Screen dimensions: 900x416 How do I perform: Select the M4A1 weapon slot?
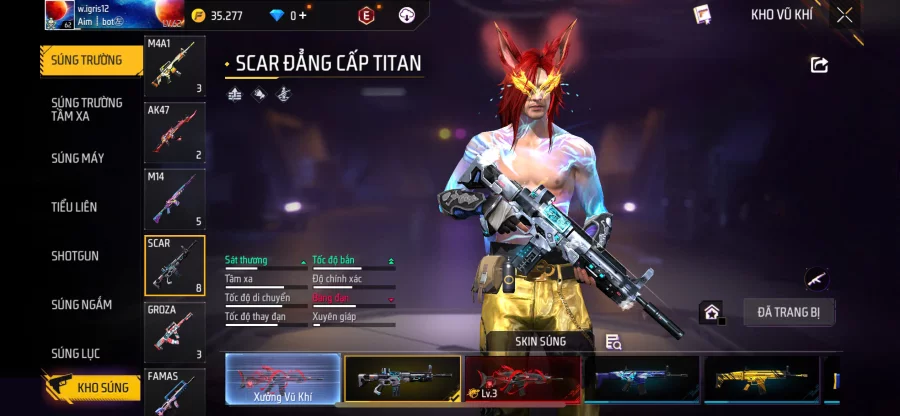point(175,67)
